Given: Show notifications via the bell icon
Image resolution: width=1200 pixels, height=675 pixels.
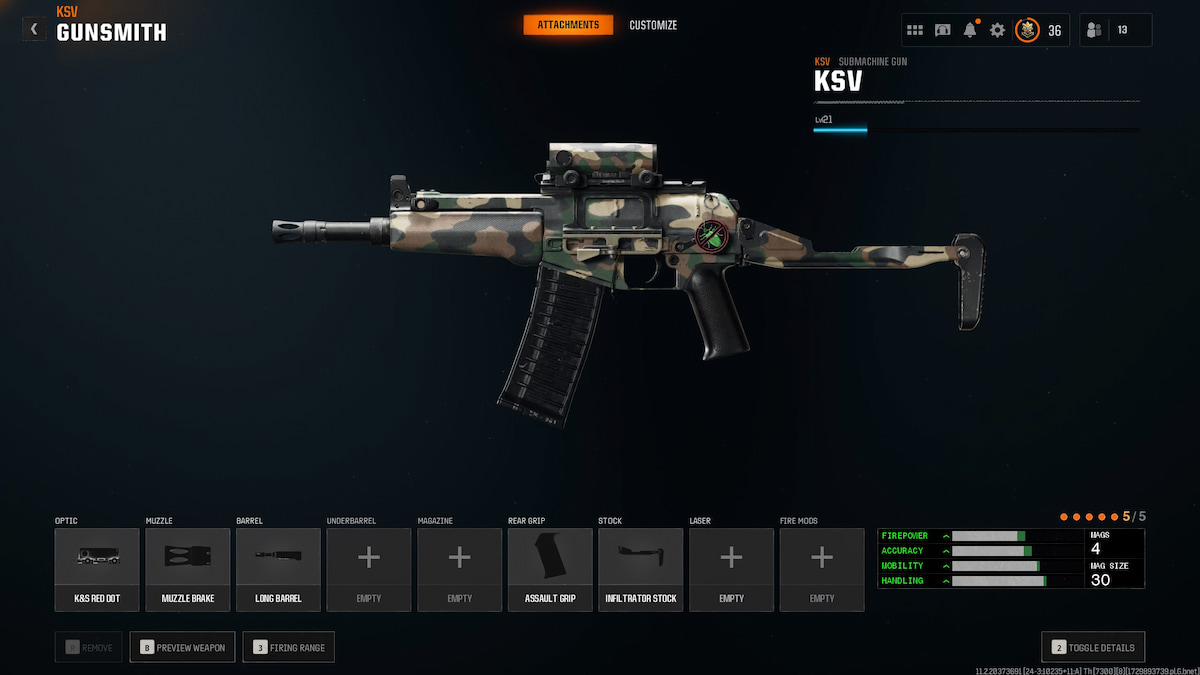Looking at the screenshot, I should (970, 30).
